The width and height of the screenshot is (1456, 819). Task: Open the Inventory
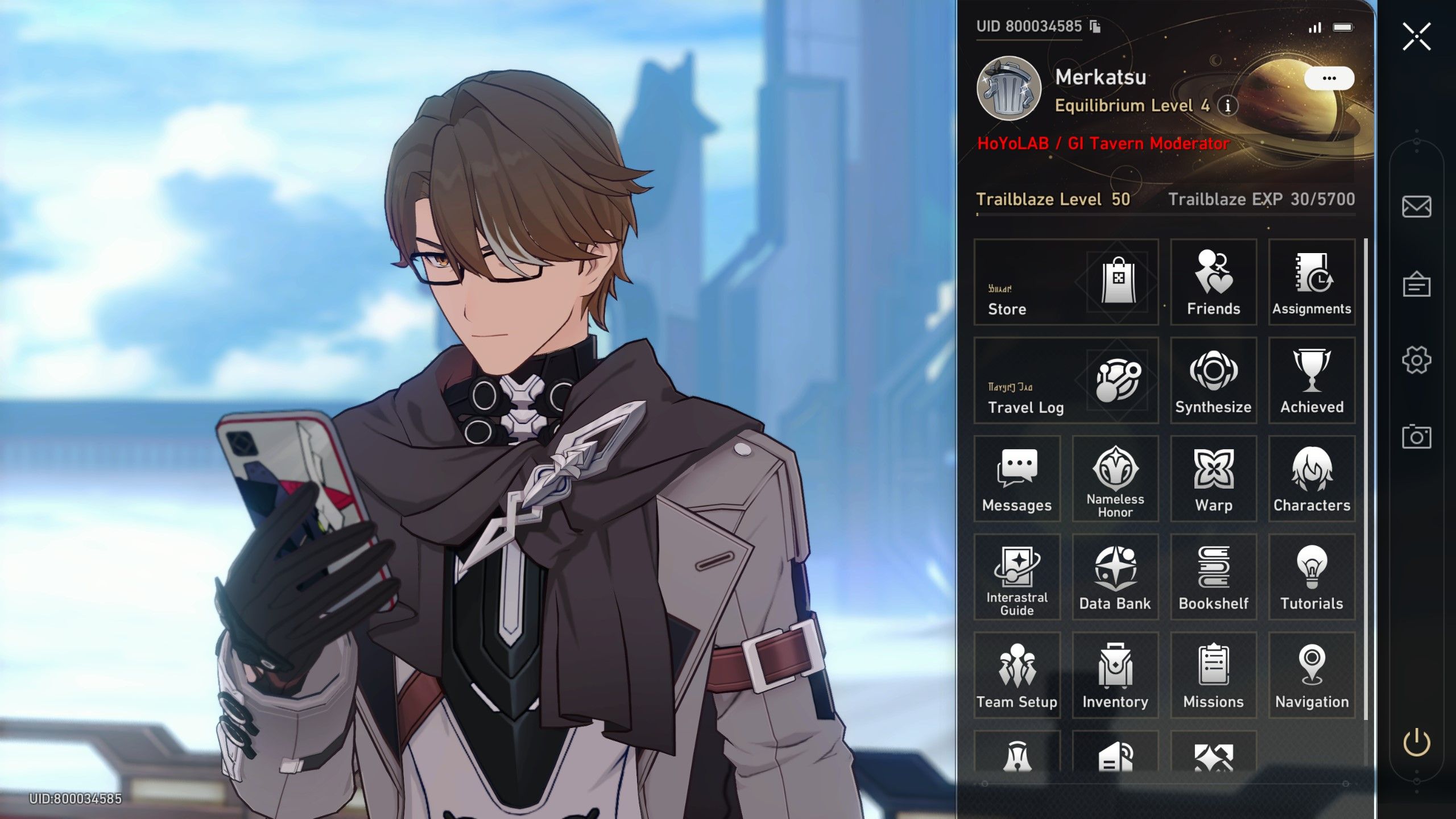point(1115,675)
